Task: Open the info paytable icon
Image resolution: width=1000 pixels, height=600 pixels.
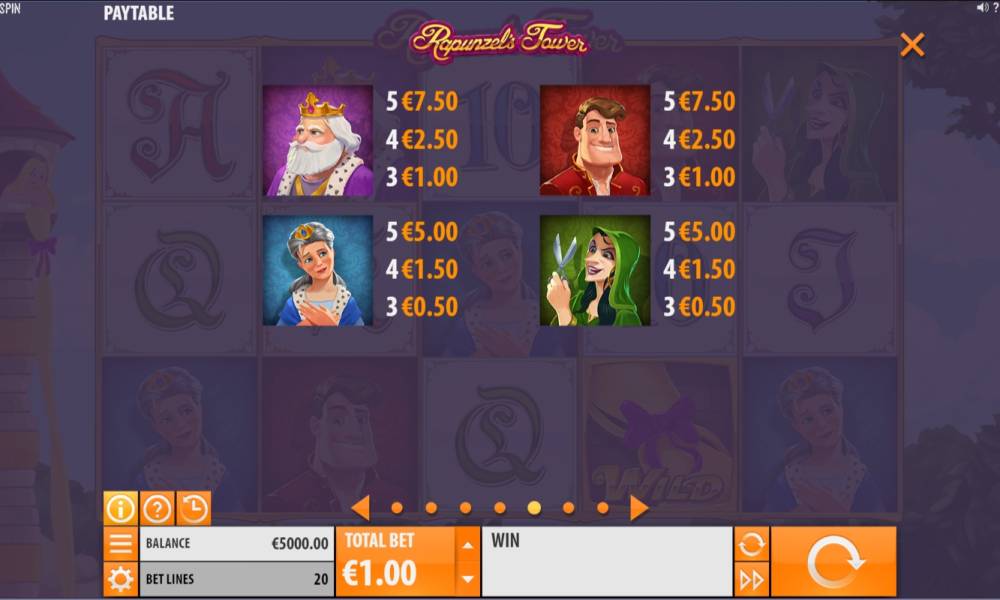Action: coord(120,508)
